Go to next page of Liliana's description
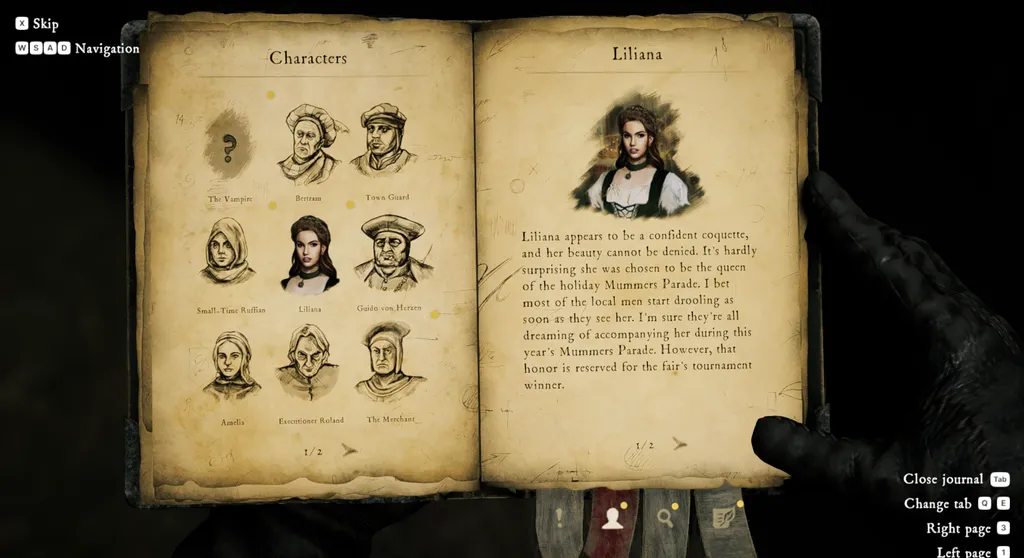Viewport: 1024px width, 558px height. click(x=680, y=444)
